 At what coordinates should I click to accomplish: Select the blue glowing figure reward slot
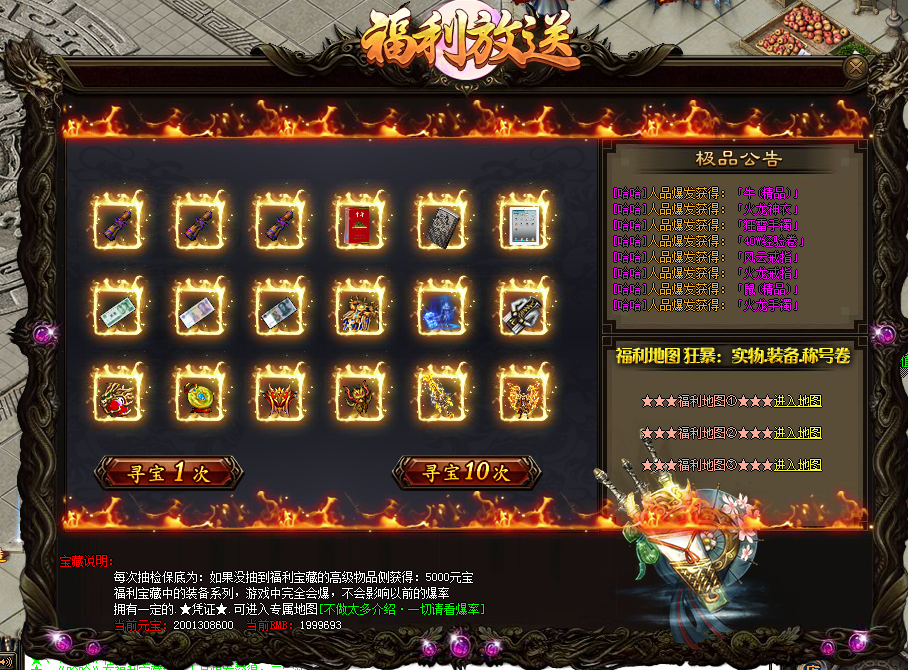[x=441, y=309]
